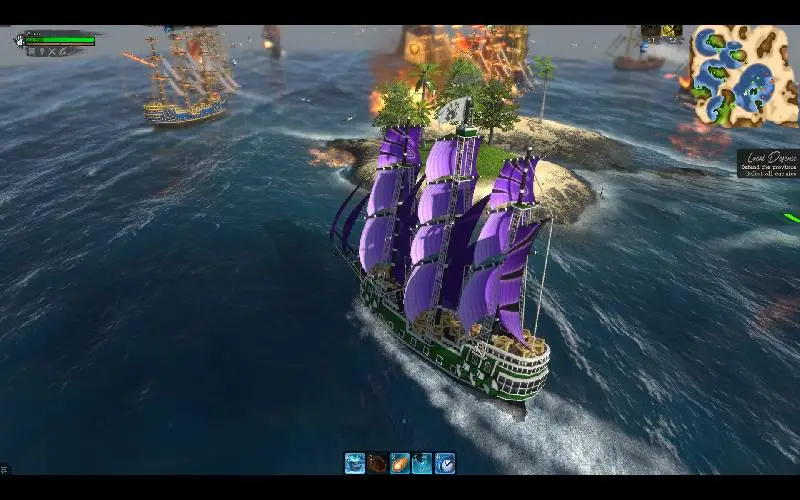
Task: Activate the clock ability icon
Action: click(x=445, y=463)
